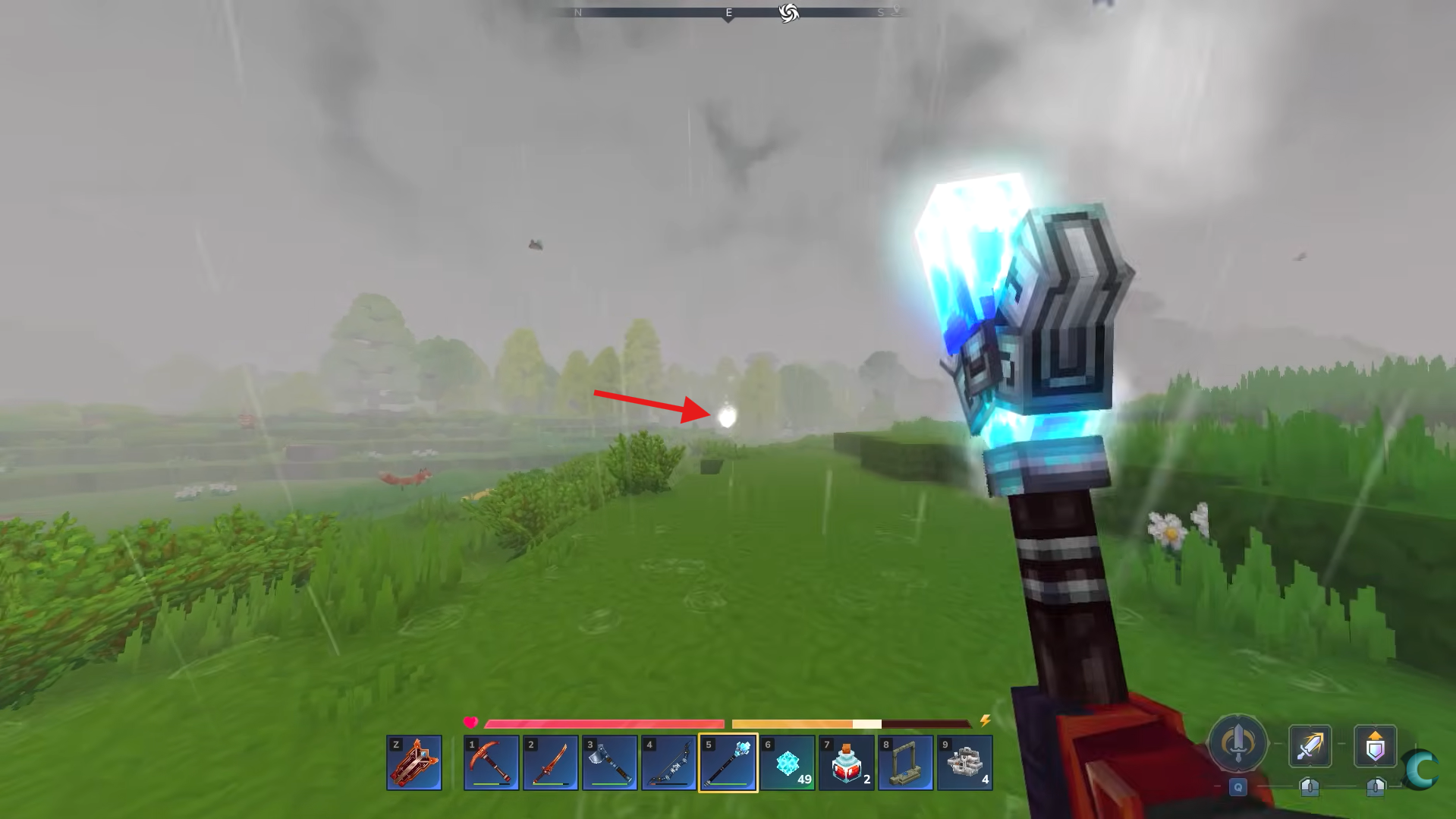Click the left mouse button prompt icon
1456x819 pixels.
click(1310, 787)
